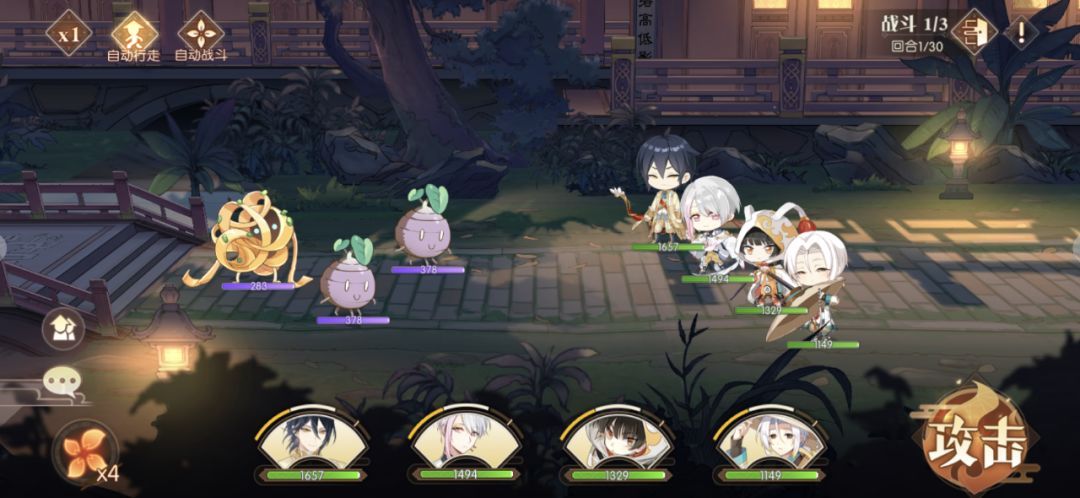Exit the battle via door icon
This screenshot has width=1080, height=498.
click(x=971, y=33)
